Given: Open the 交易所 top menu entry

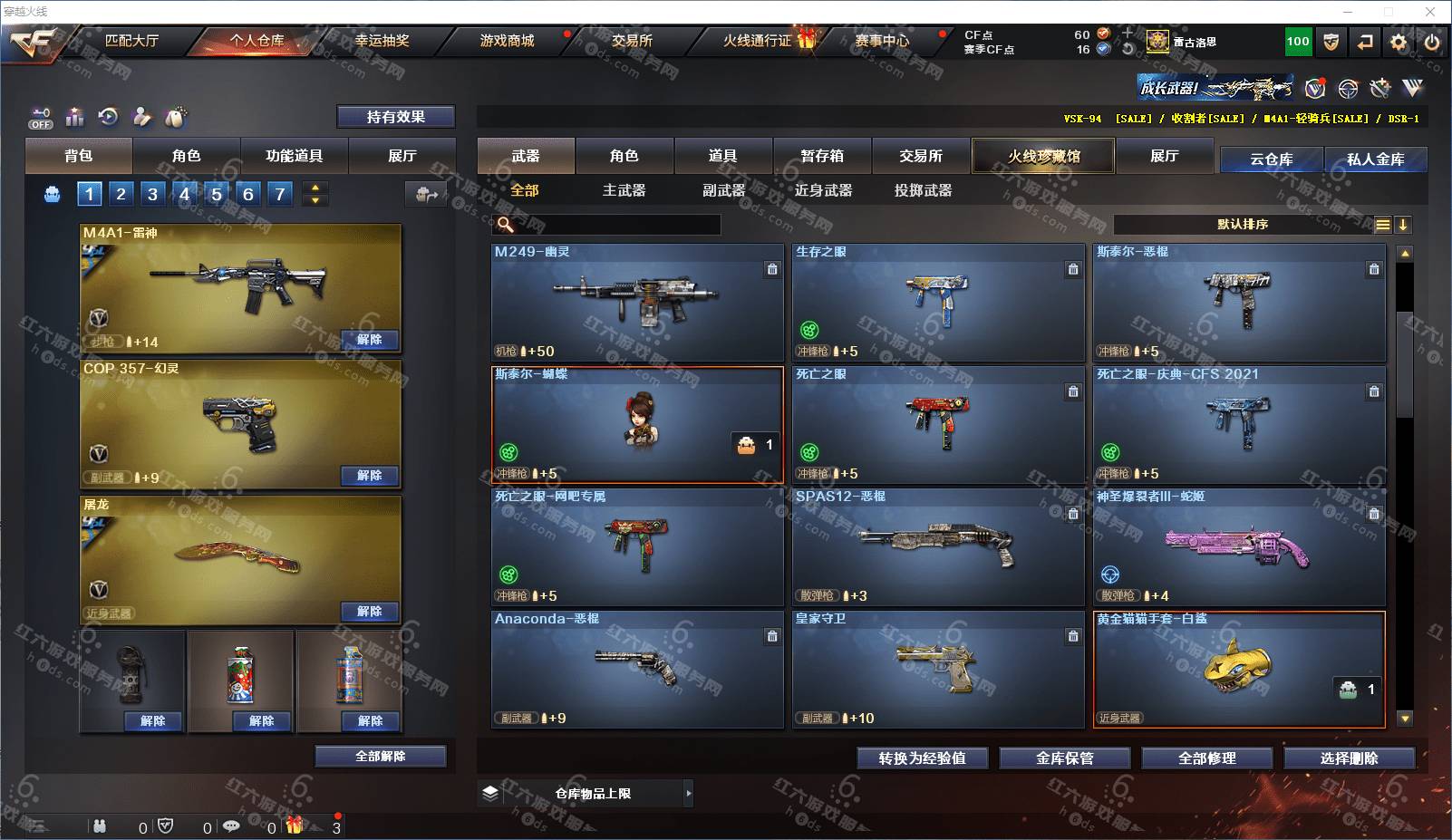Looking at the screenshot, I should click(632, 41).
